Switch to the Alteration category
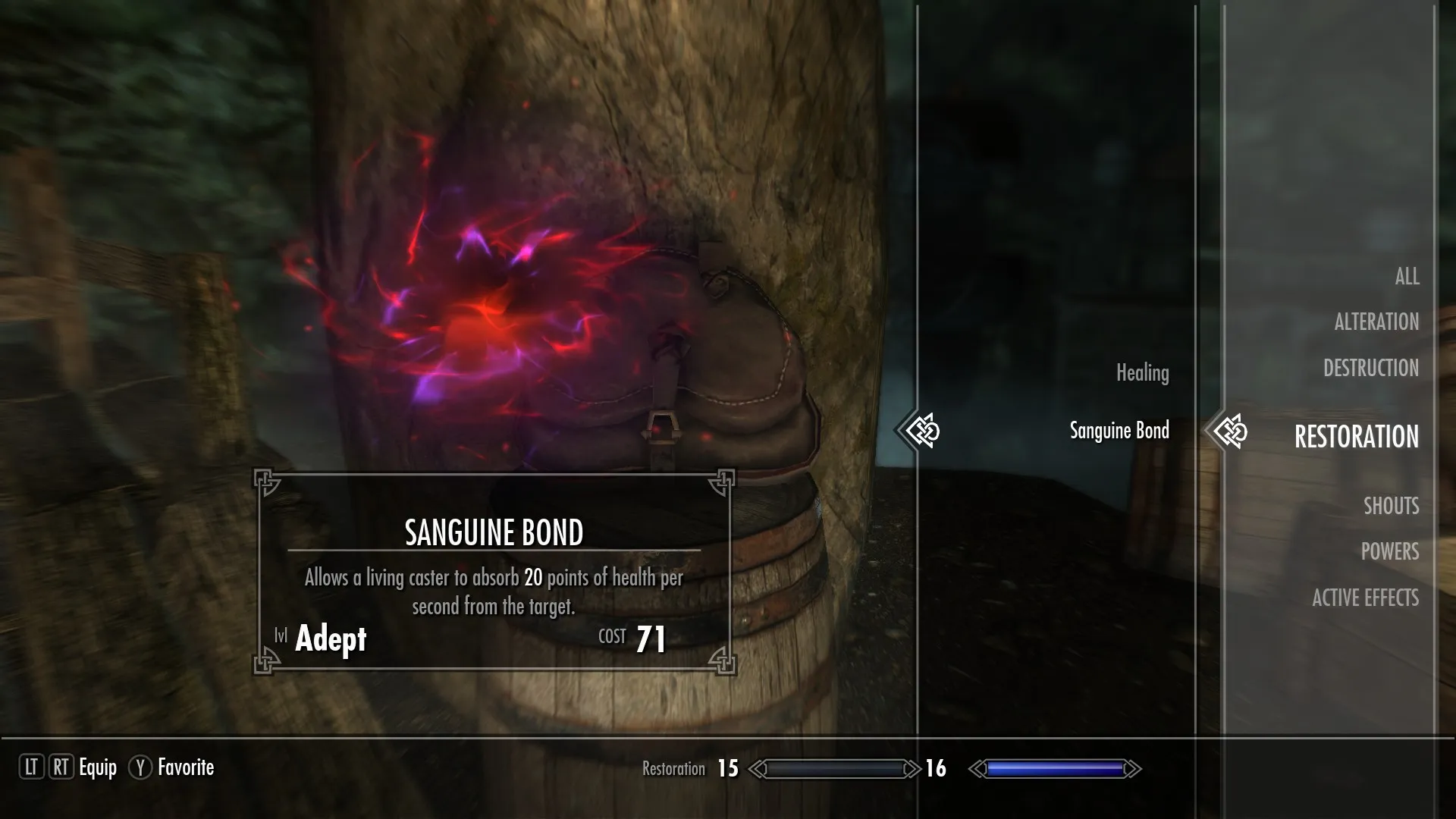 click(1376, 322)
